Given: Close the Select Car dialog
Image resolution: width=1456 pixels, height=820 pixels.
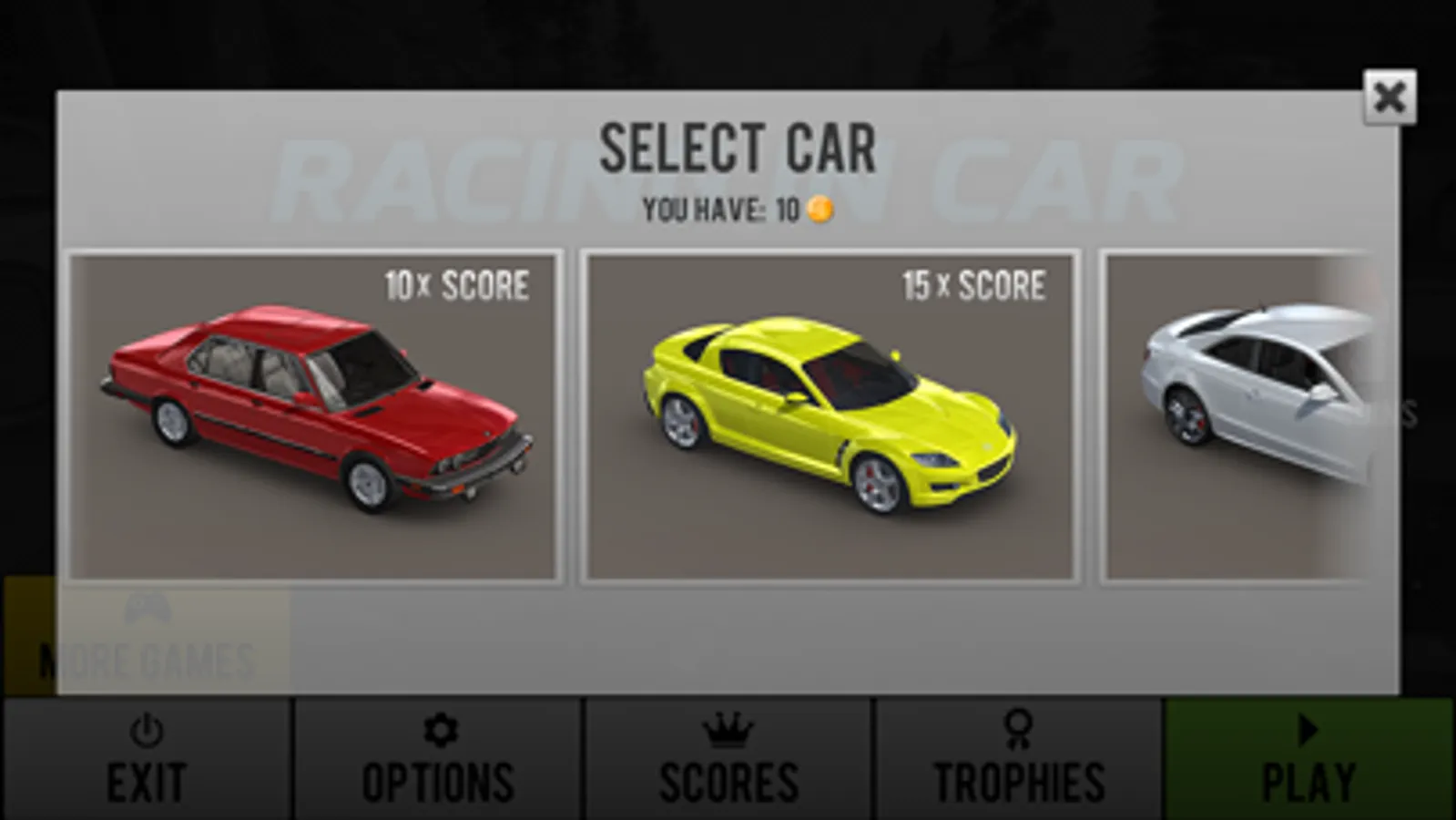Looking at the screenshot, I should (x=1389, y=97).
